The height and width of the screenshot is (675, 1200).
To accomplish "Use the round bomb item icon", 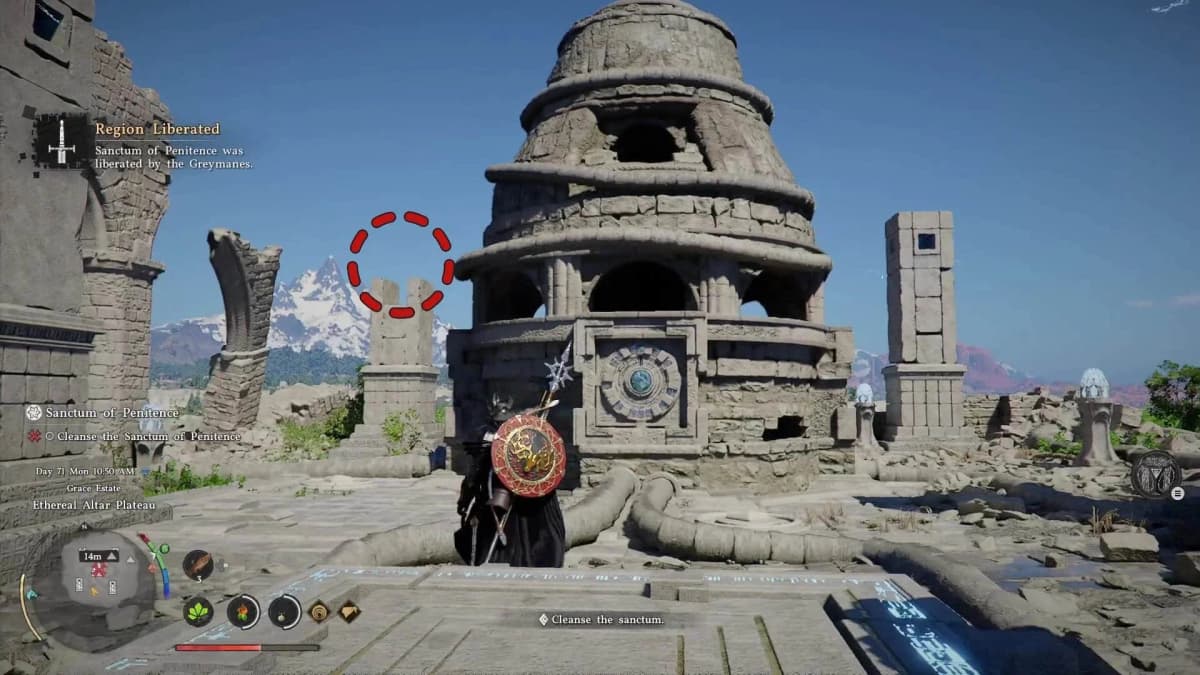I will pyautogui.click(x=284, y=611).
